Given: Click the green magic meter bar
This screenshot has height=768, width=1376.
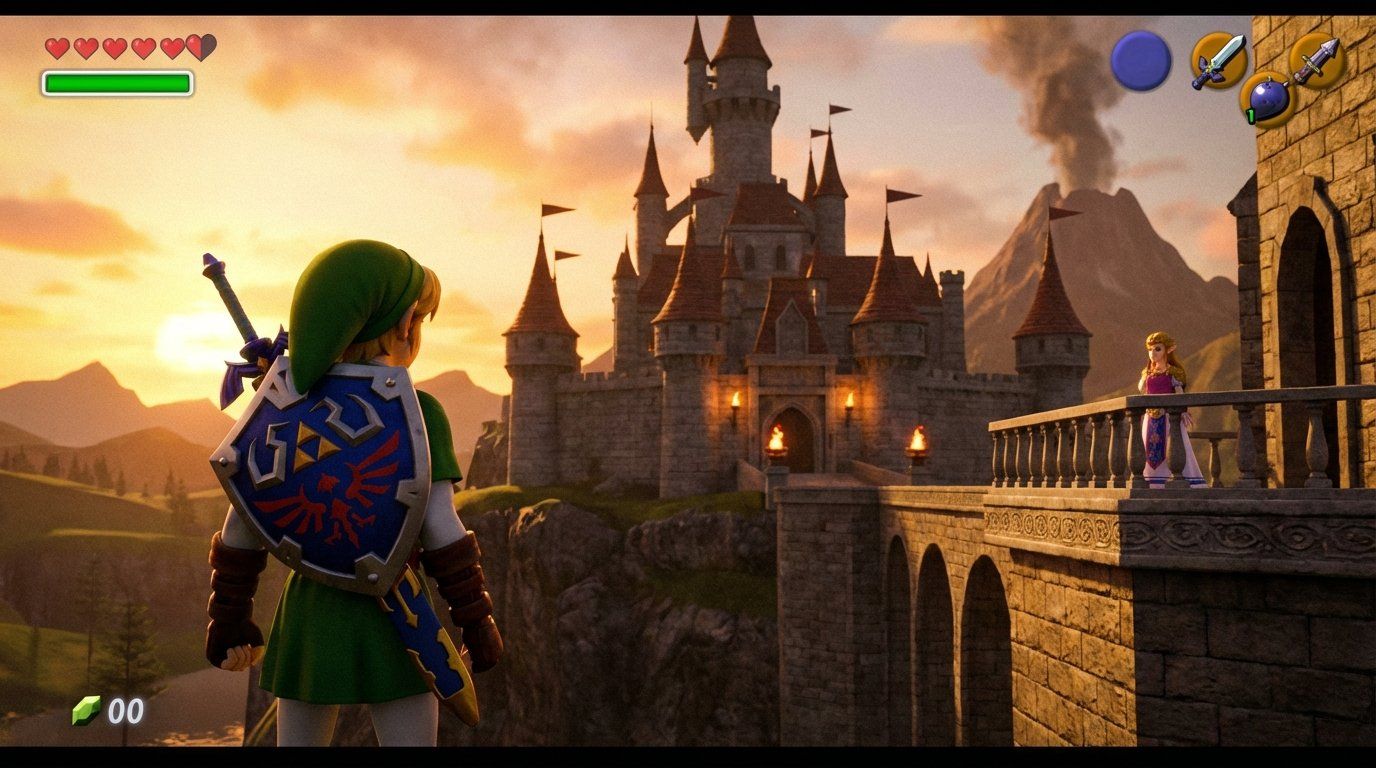Looking at the screenshot, I should [x=117, y=81].
